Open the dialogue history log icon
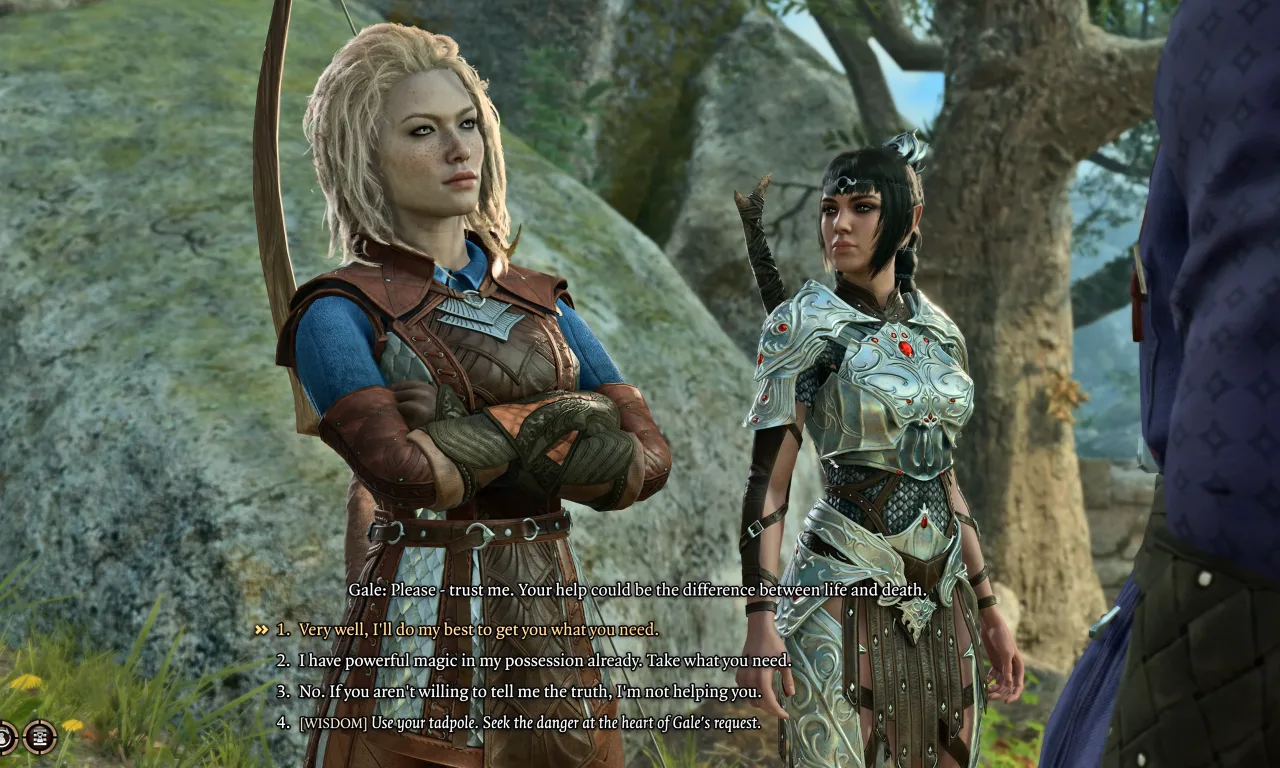The width and height of the screenshot is (1280, 768). [x=40, y=737]
